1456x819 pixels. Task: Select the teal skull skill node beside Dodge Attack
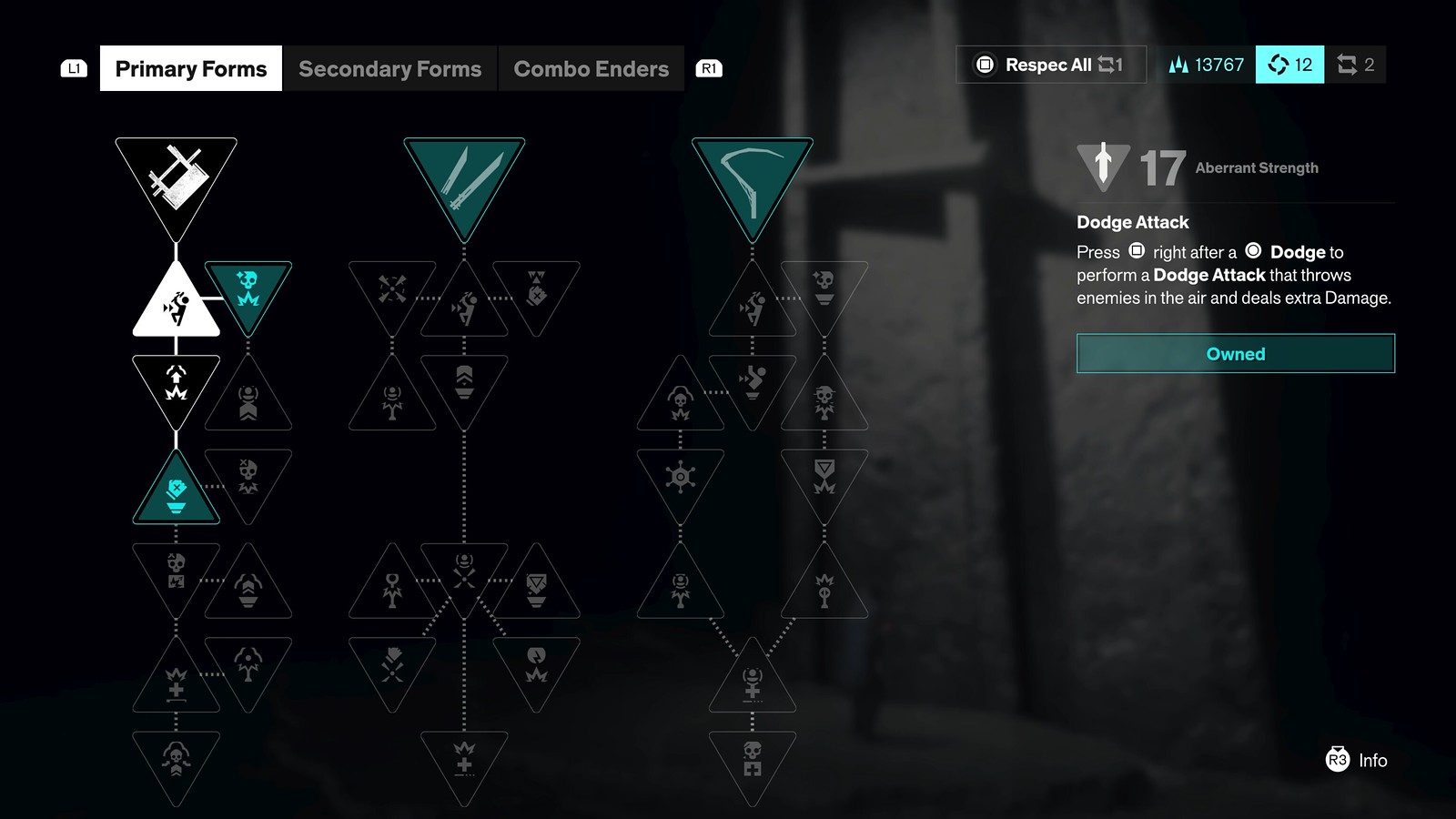pos(248,291)
